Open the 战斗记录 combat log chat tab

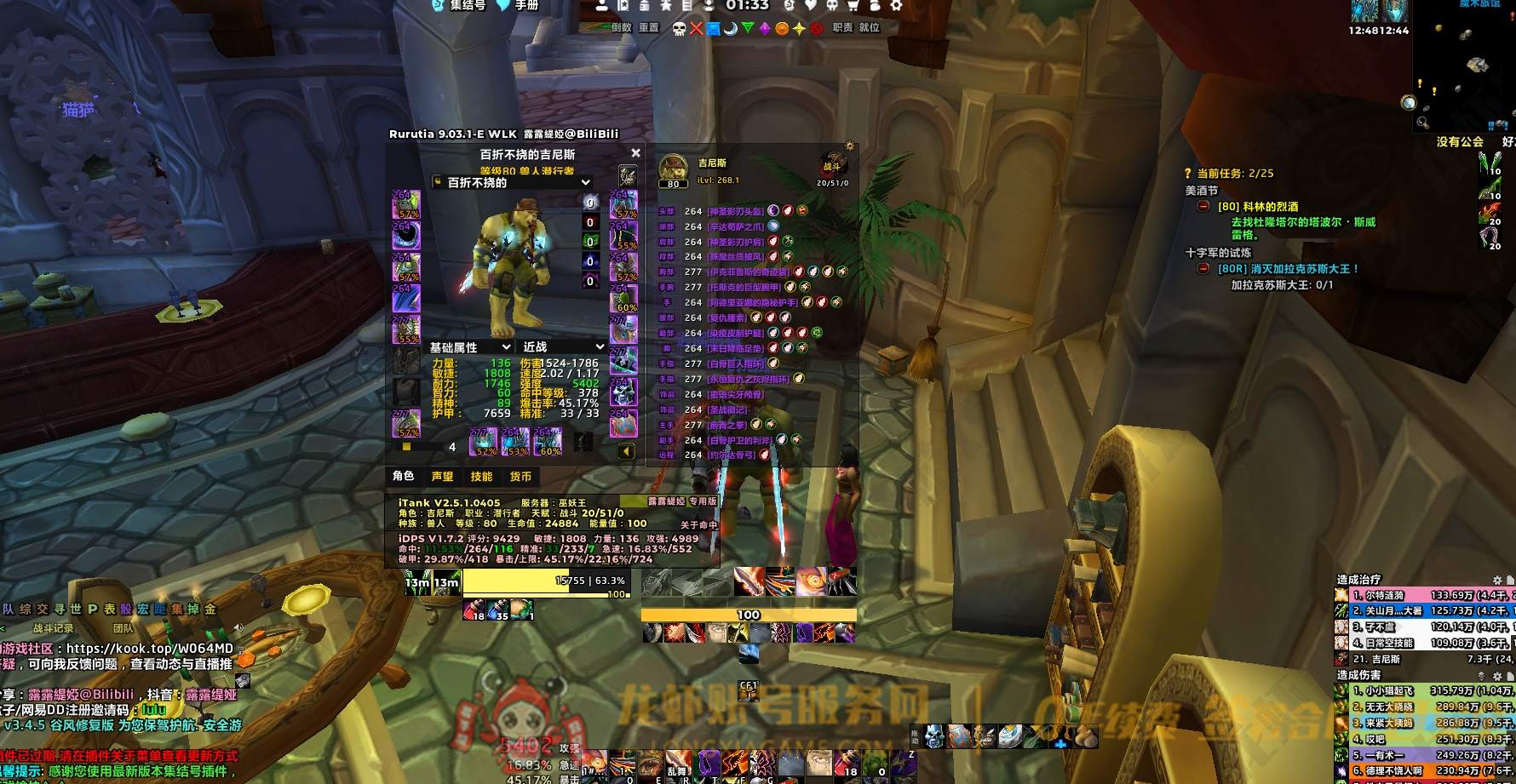pos(53,628)
